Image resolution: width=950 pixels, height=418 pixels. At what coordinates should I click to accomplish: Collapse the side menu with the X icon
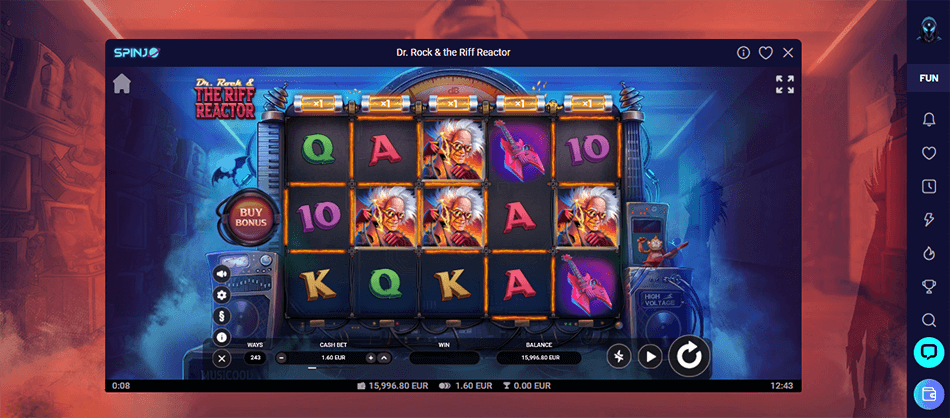coord(222,358)
